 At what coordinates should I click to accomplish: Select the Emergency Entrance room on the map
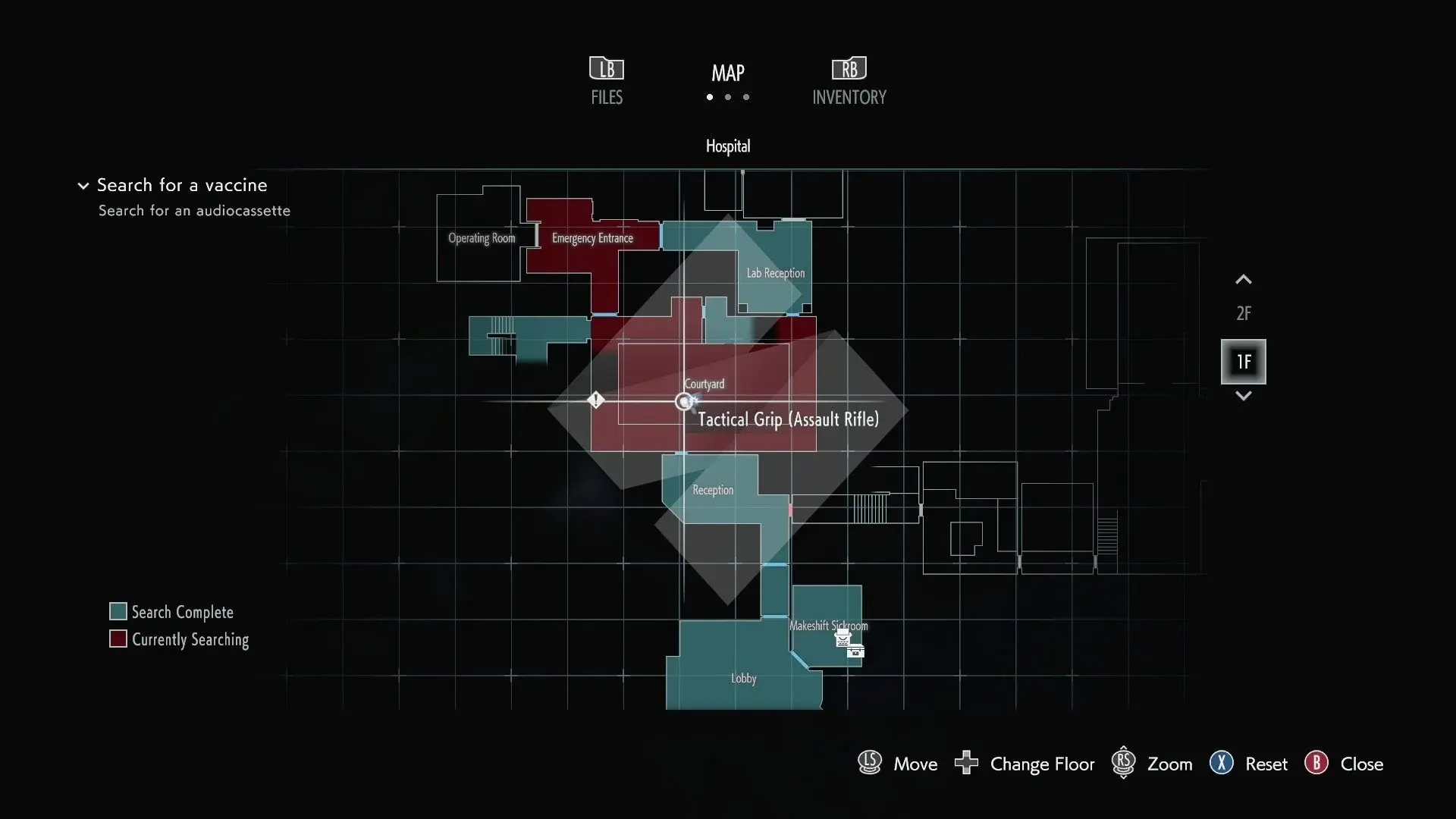coord(592,238)
